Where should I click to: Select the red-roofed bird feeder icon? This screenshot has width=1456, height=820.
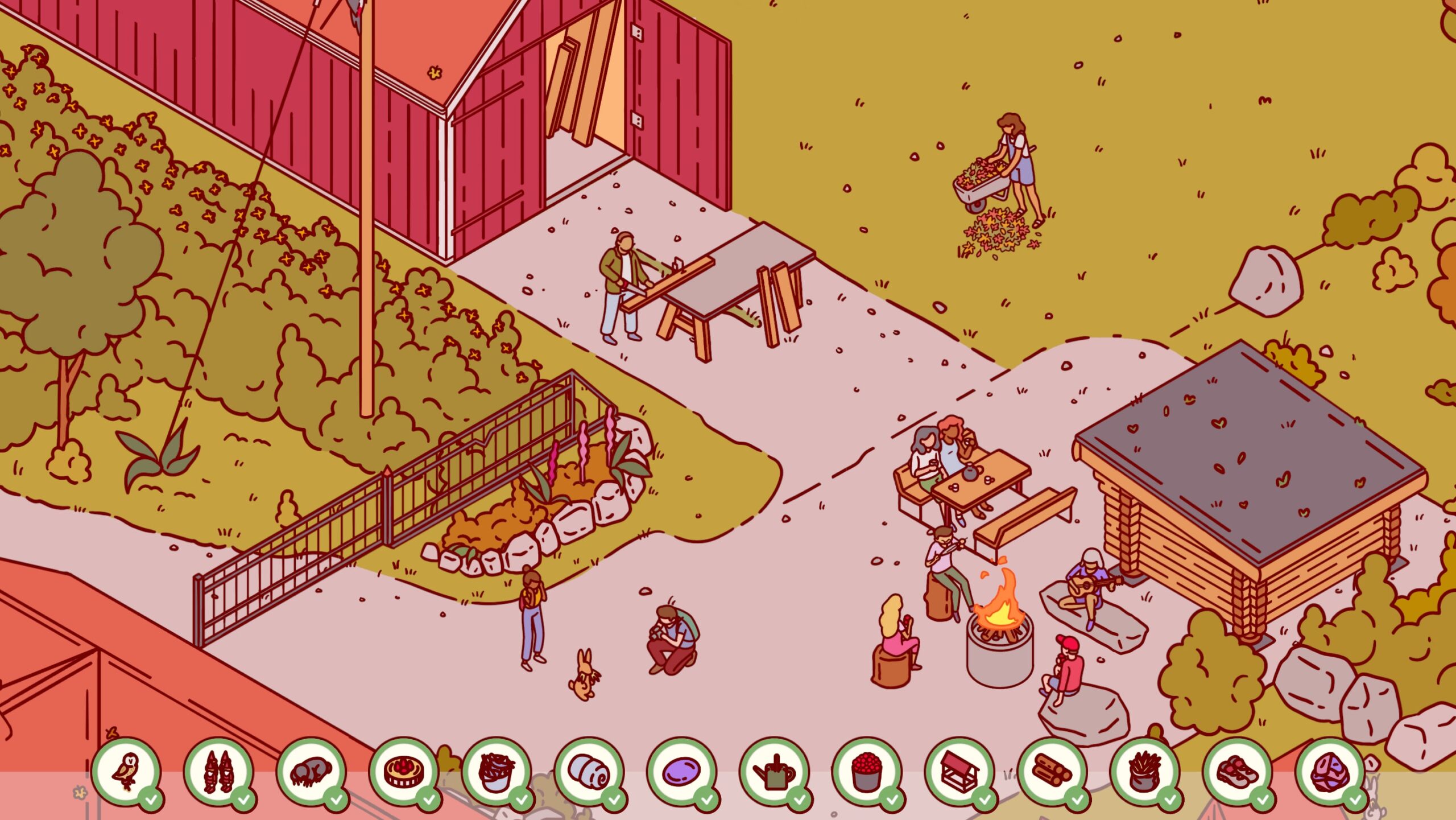[959, 772]
